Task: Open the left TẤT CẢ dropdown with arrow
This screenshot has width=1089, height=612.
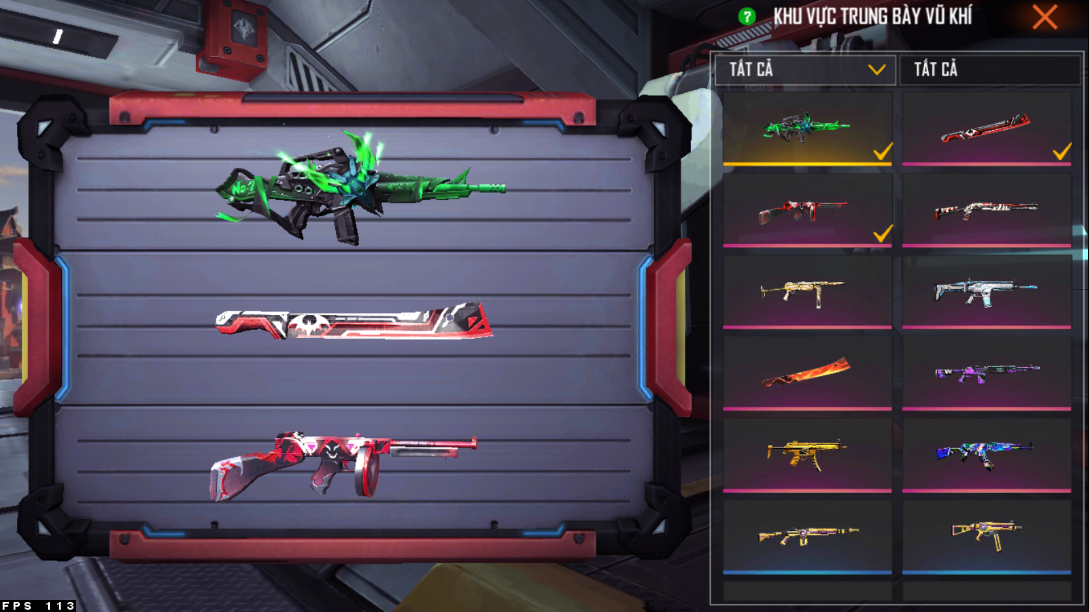Action: click(x=806, y=70)
